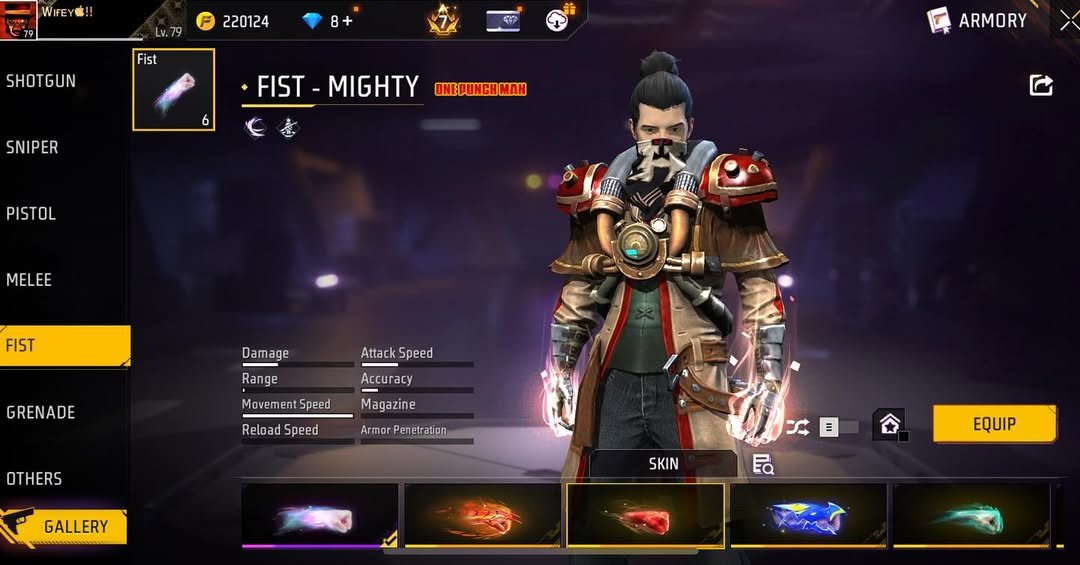Equip the Fist - Mighty skin
Image resolution: width=1080 pixels, height=565 pixels.
click(x=994, y=424)
